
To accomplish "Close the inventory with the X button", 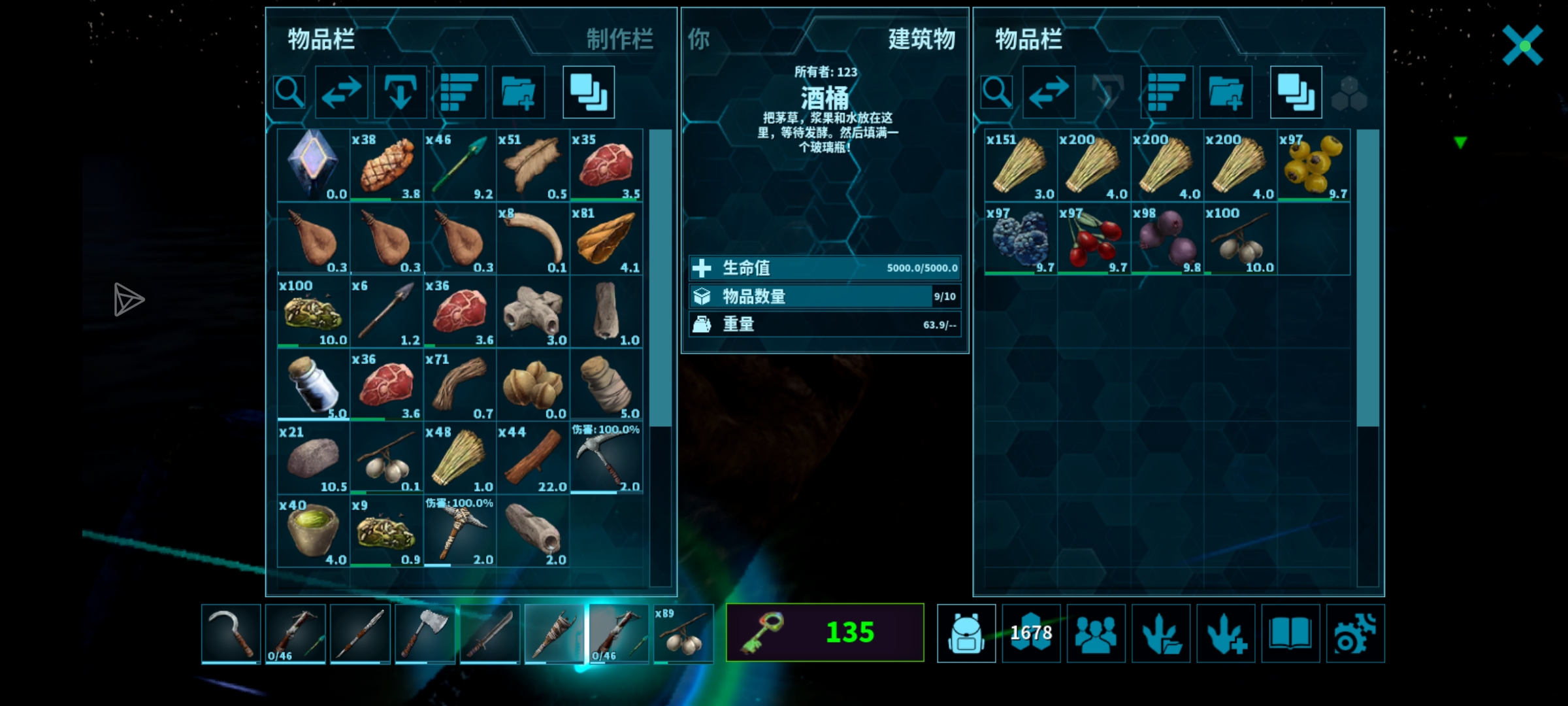I will pyautogui.click(x=1522, y=45).
